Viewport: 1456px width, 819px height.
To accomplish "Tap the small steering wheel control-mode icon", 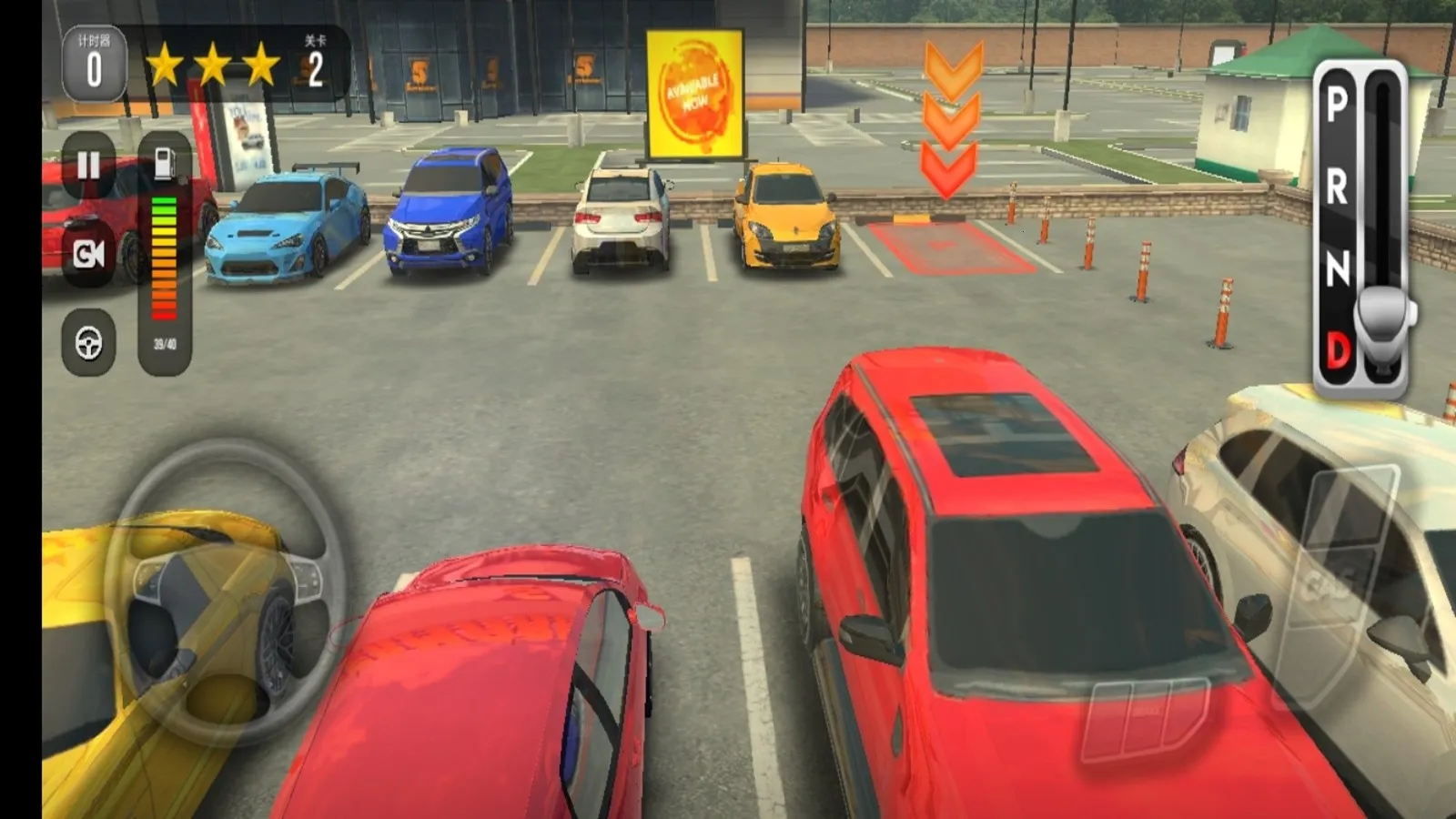I will point(88,343).
